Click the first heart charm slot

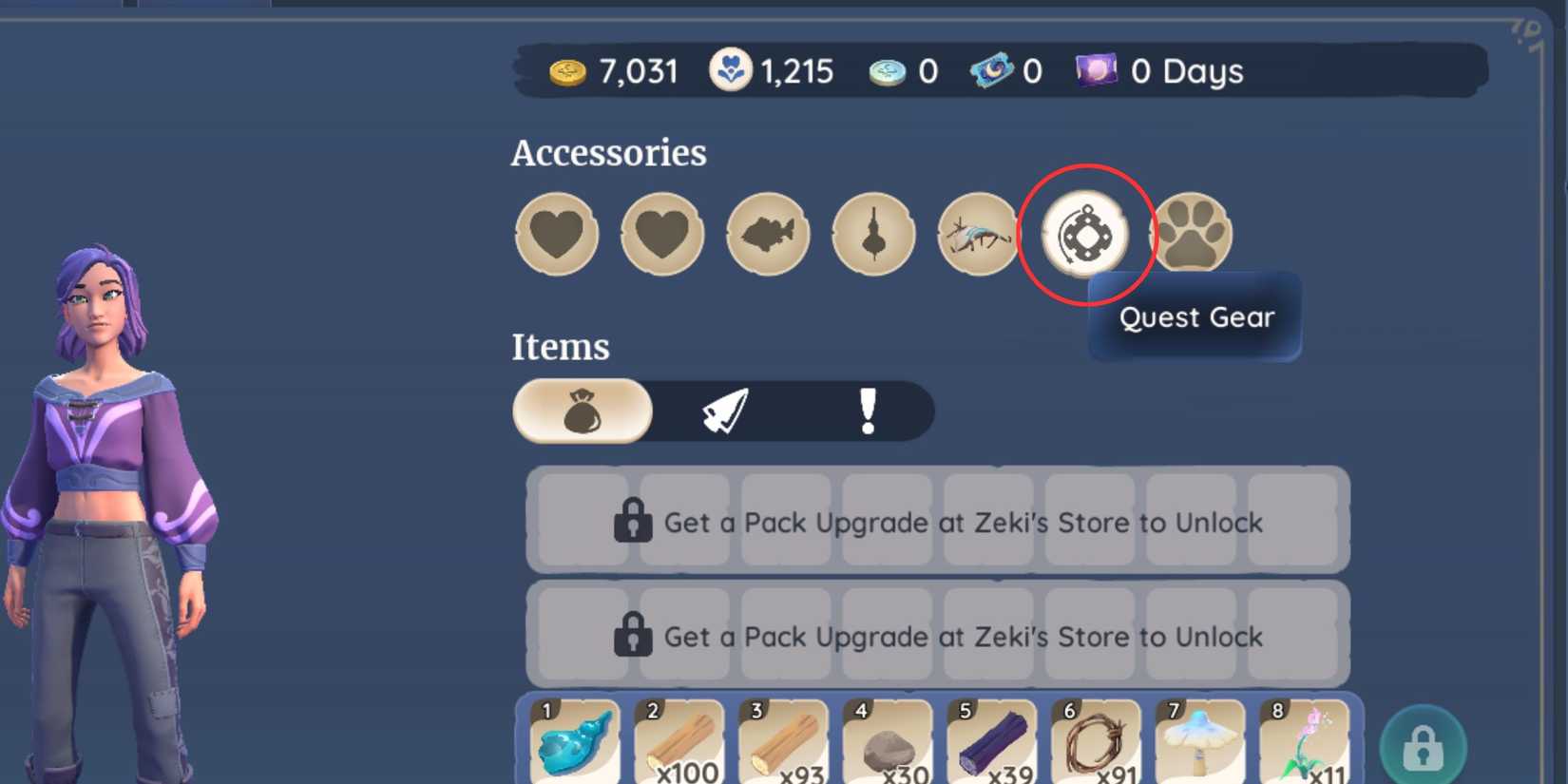(556, 235)
